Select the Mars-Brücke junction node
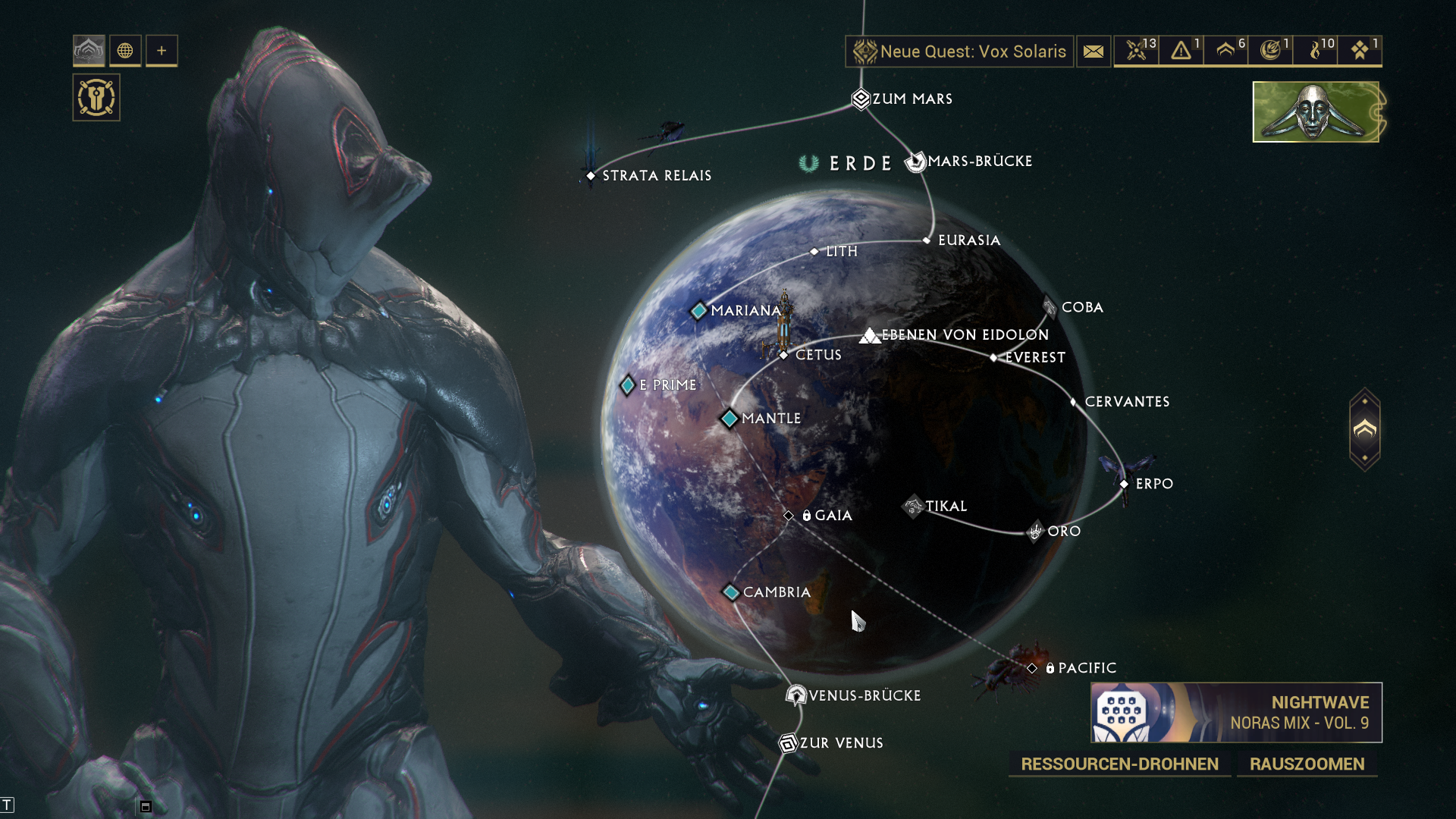This screenshot has height=819, width=1456. point(916,162)
